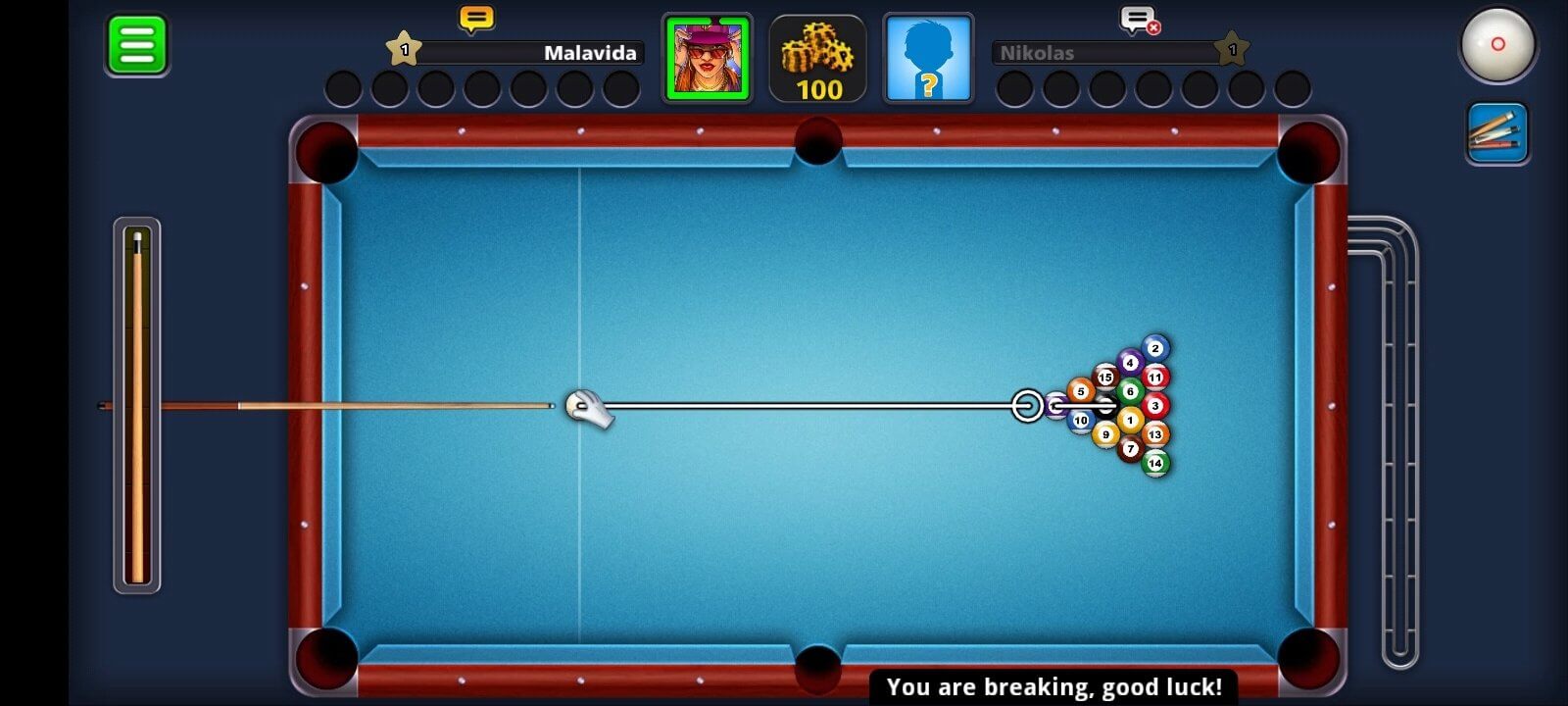Select the cue ball spin control
The height and width of the screenshot is (706, 1568).
[x=1498, y=45]
